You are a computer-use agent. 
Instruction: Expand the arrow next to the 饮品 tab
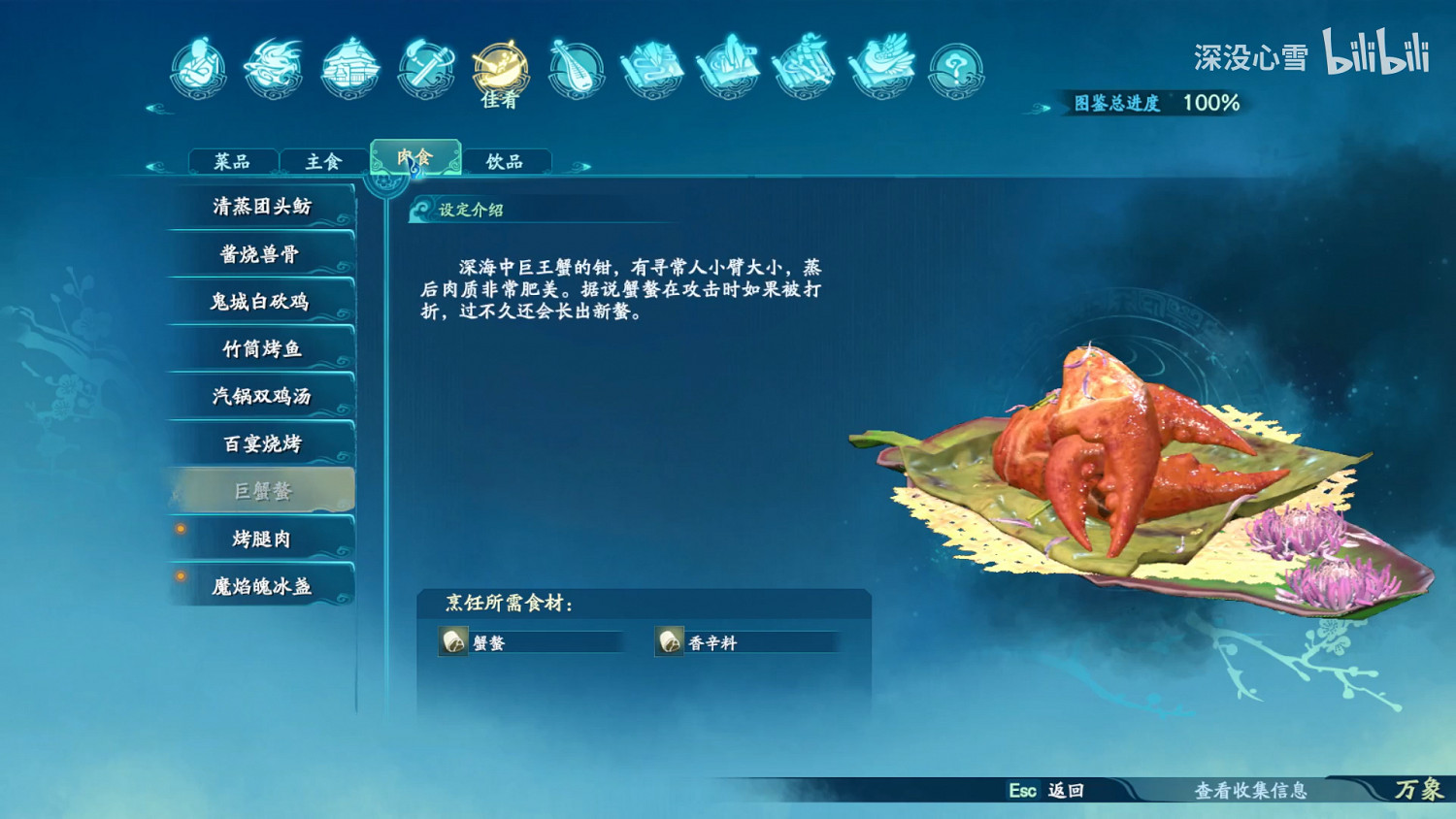(x=579, y=166)
